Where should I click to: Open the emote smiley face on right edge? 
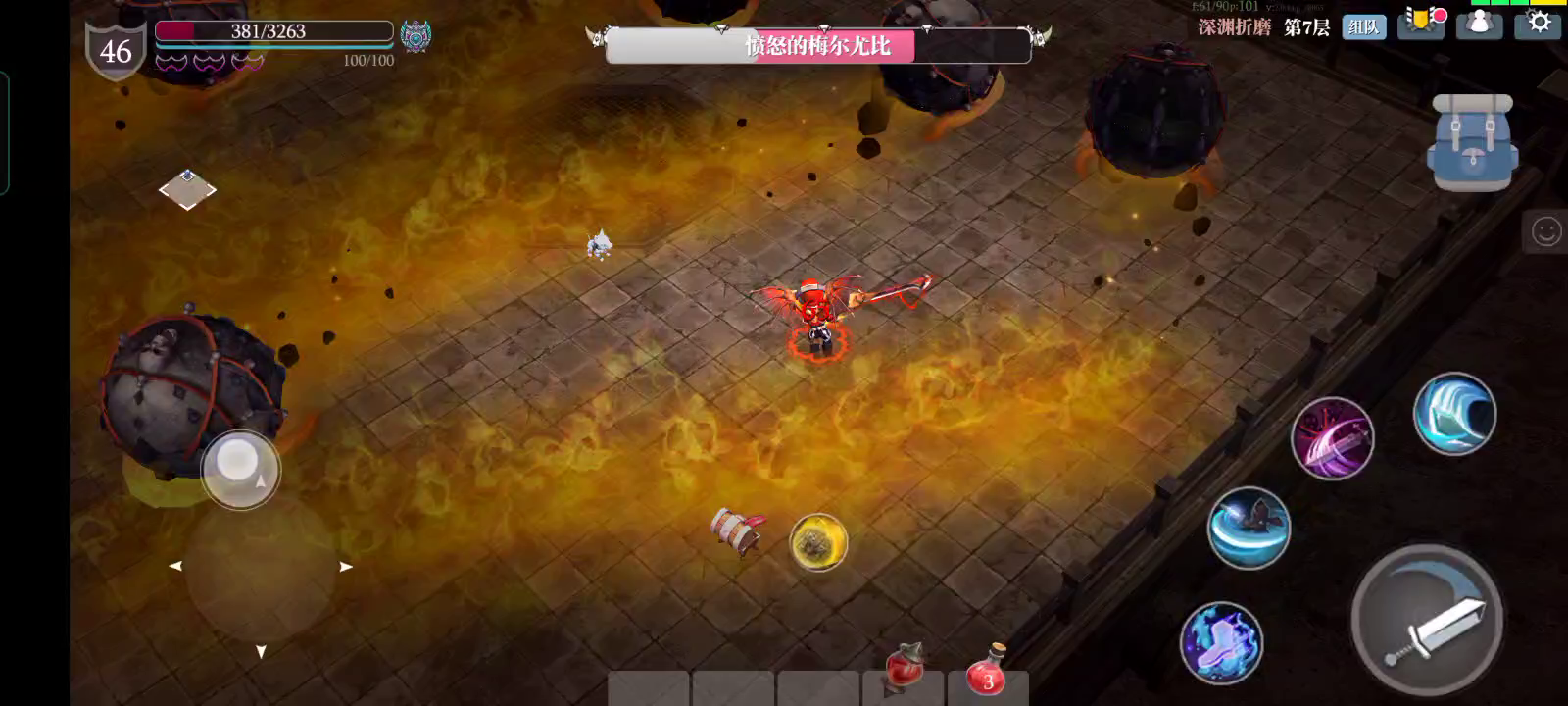coord(1547,230)
